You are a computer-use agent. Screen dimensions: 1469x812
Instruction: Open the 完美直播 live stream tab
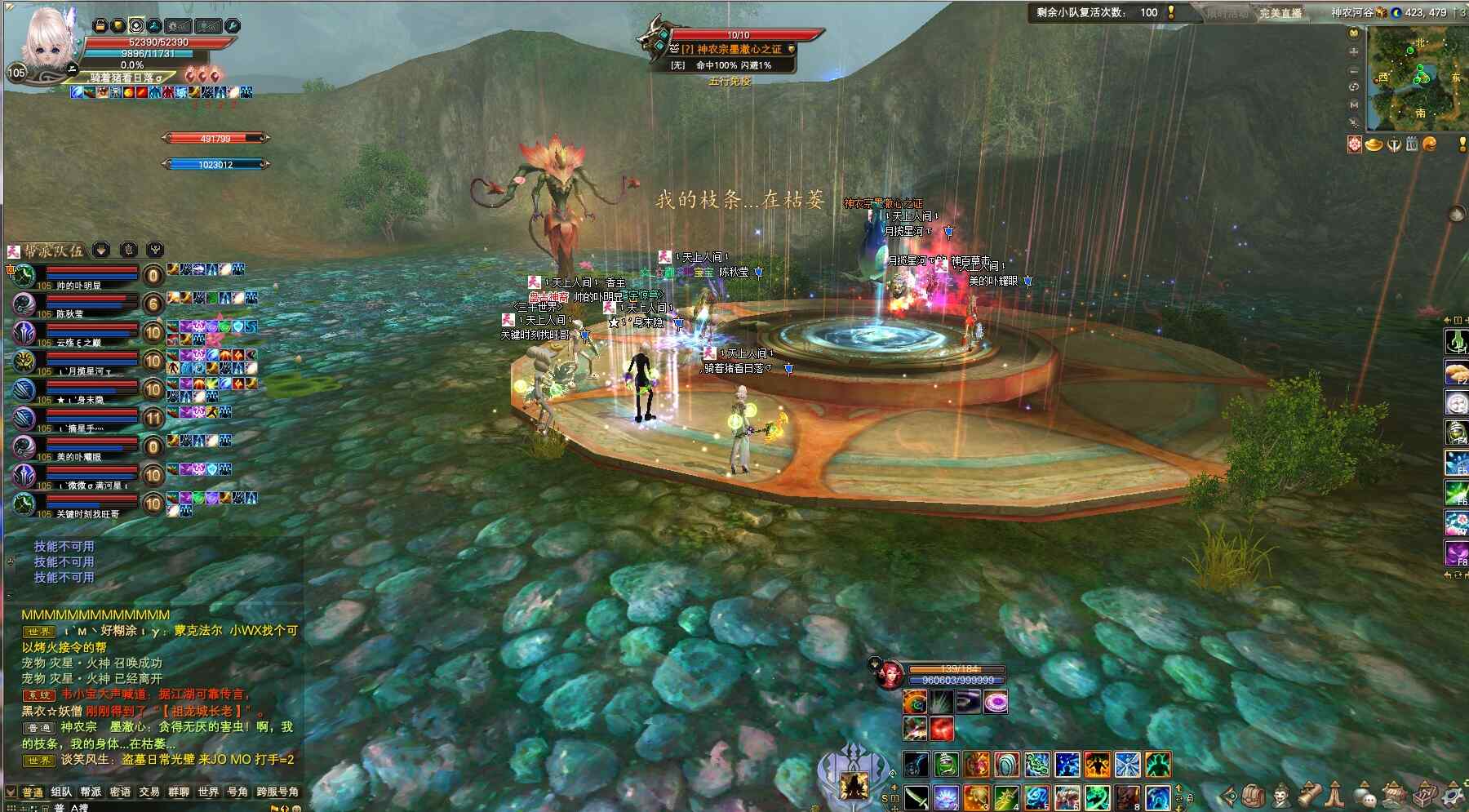[x=1280, y=13]
